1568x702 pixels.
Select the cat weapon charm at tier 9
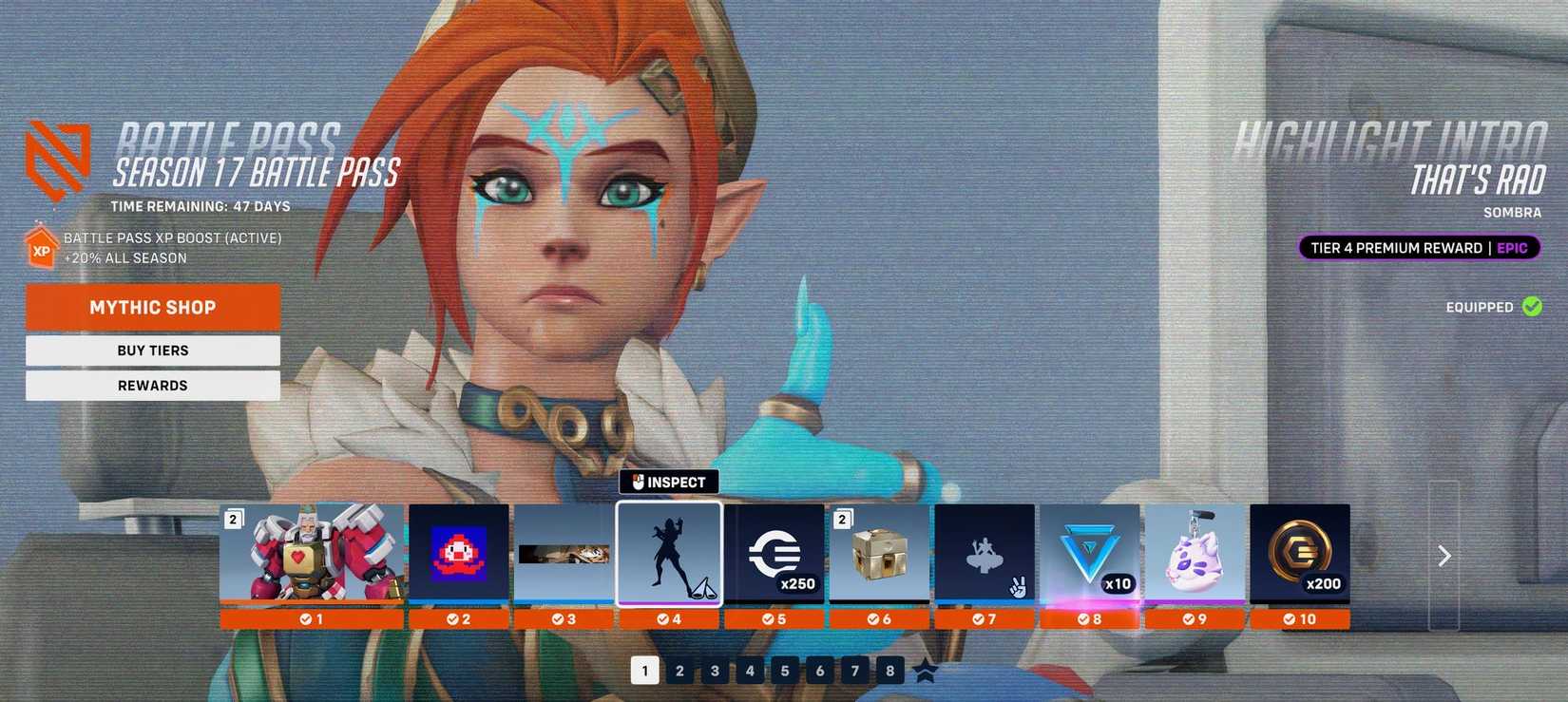pyautogui.click(x=1195, y=554)
